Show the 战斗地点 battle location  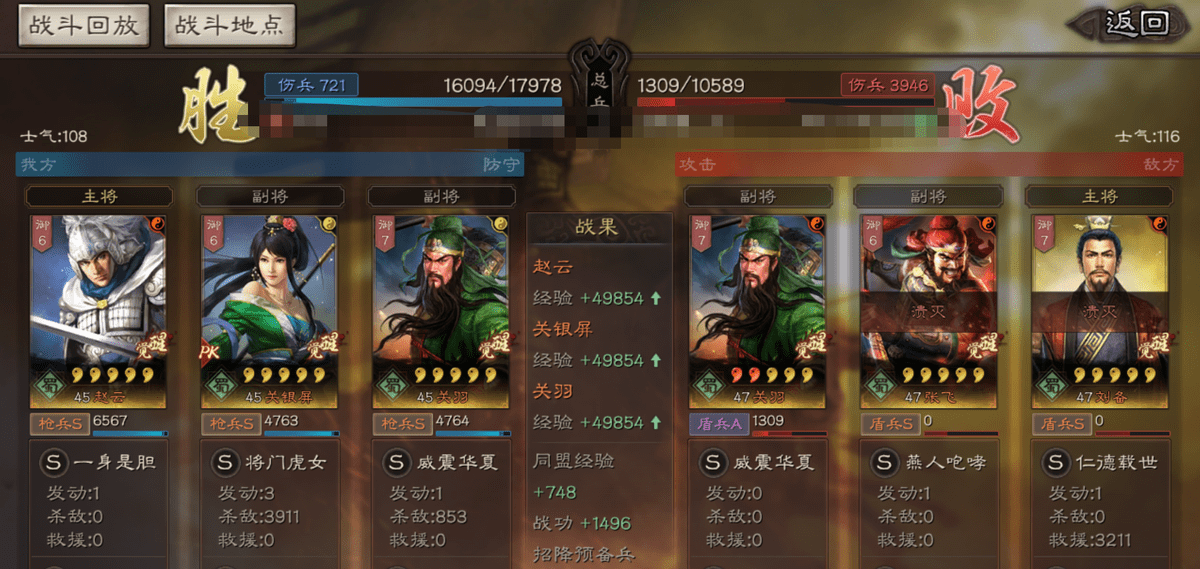pos(229,25)
